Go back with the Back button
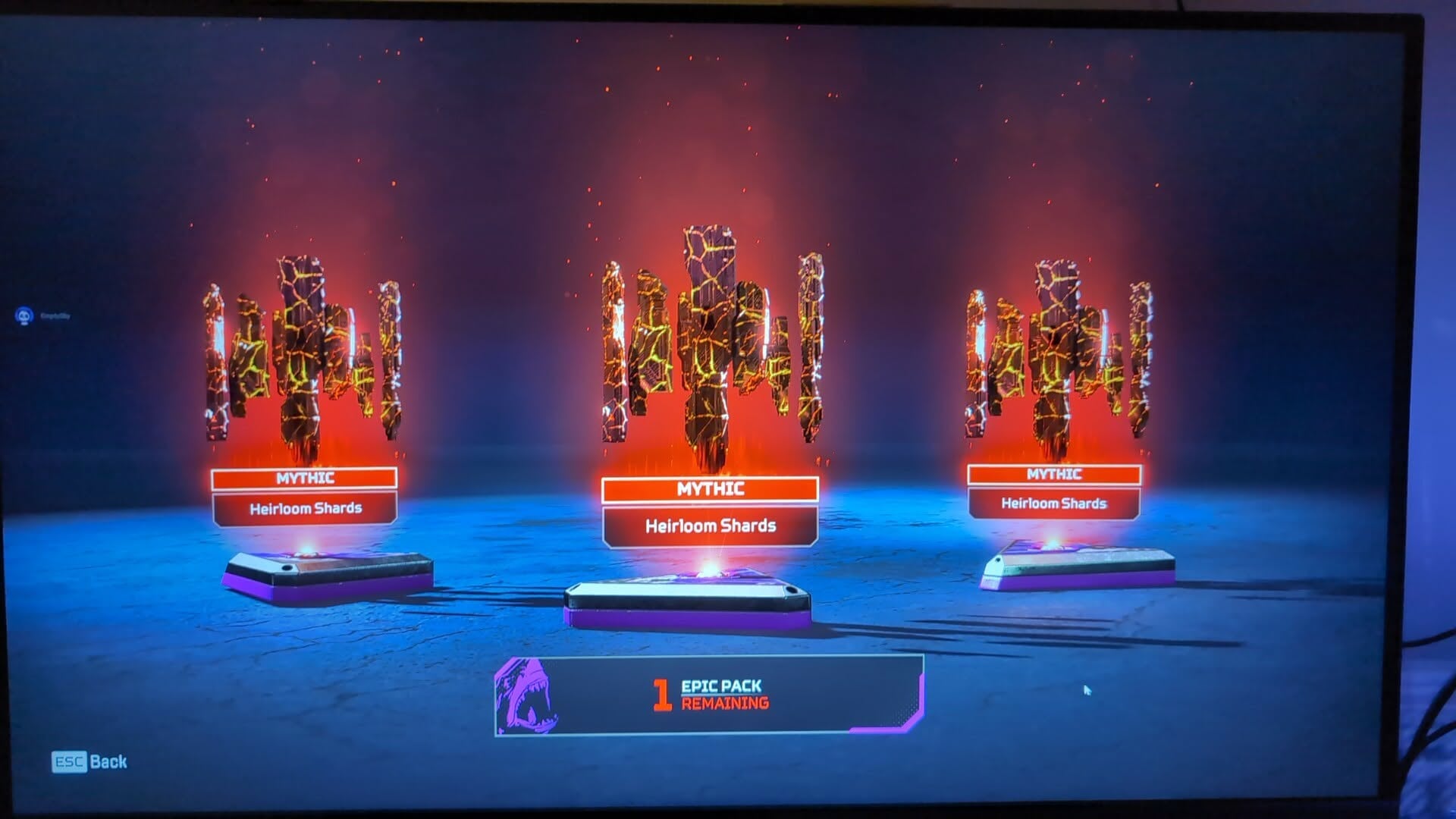1456x819 pixels. pos(89,761)
